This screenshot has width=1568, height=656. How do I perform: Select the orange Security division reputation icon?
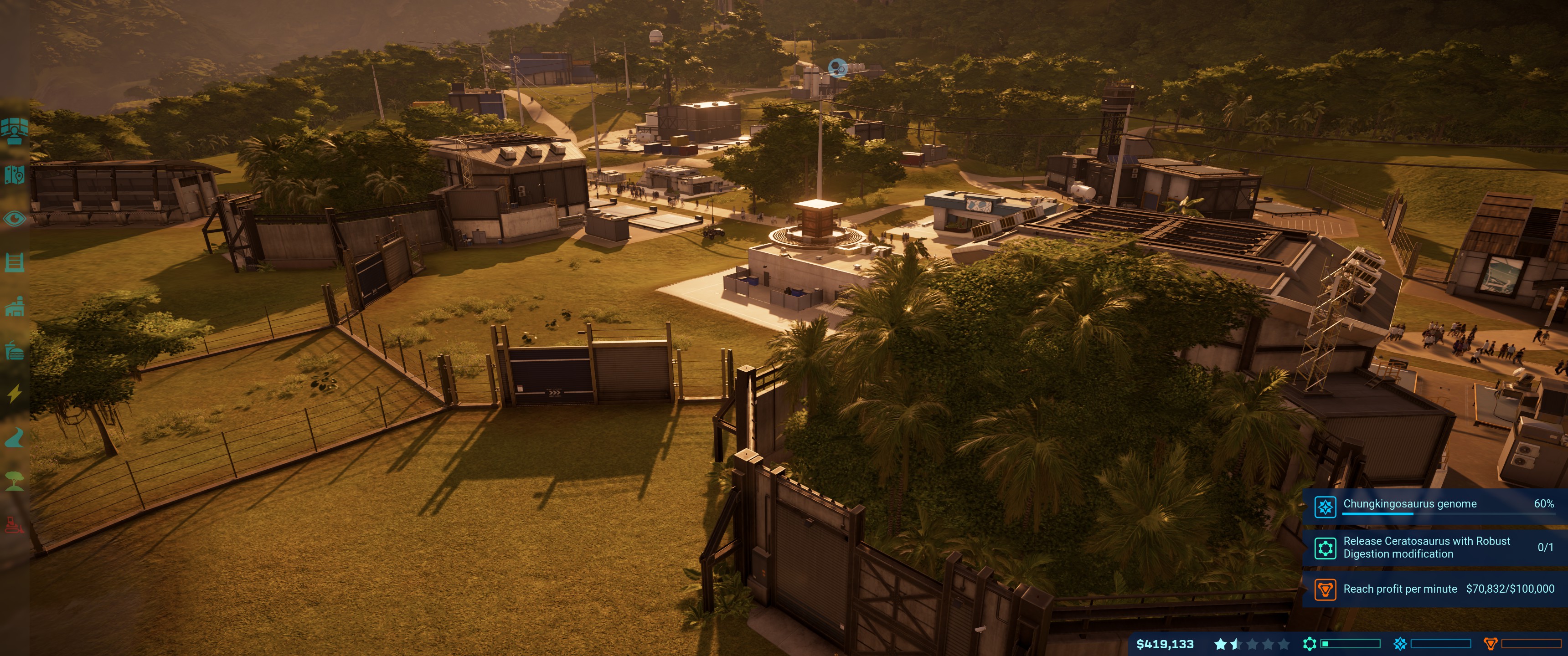(x=1490, y=644)
